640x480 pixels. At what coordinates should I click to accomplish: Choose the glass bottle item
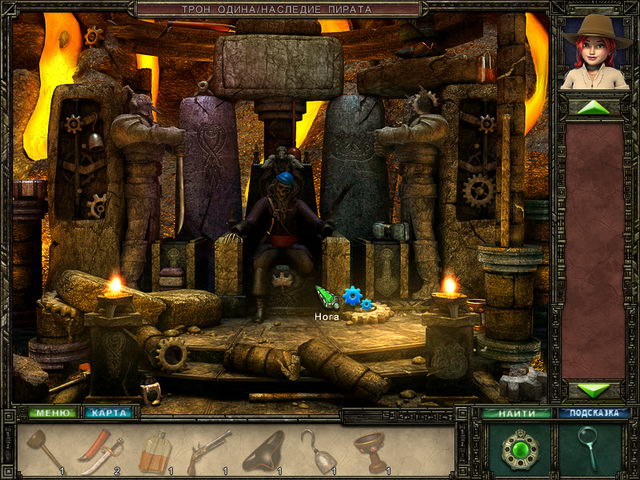(x=153, y=451)
